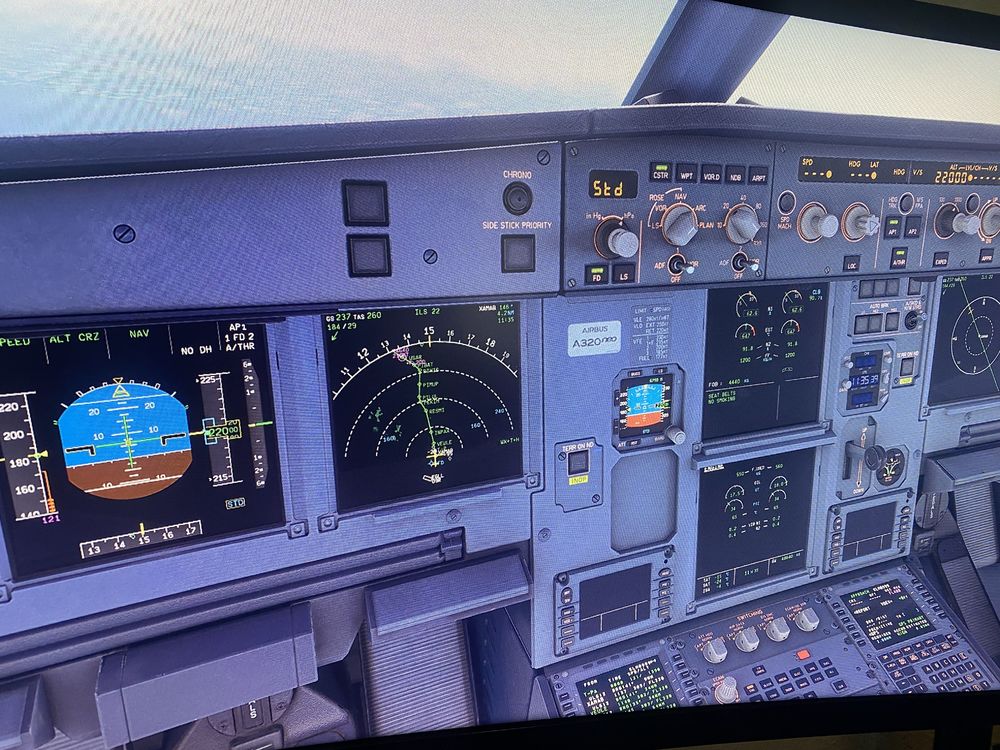Show airports with the ARPT button
1000x750 pixels.
[759, 175]
